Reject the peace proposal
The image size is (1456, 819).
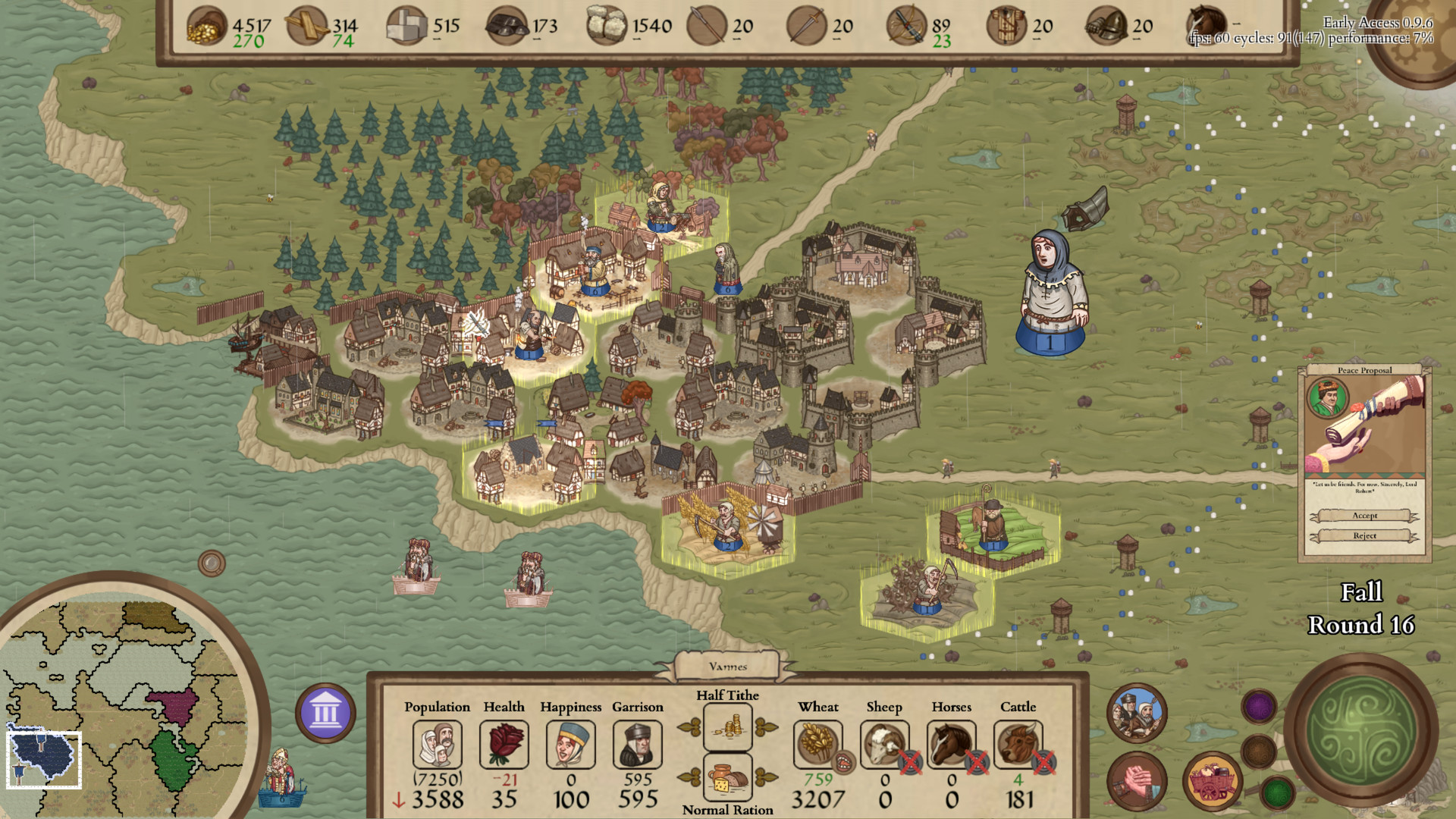(1364, 535)
